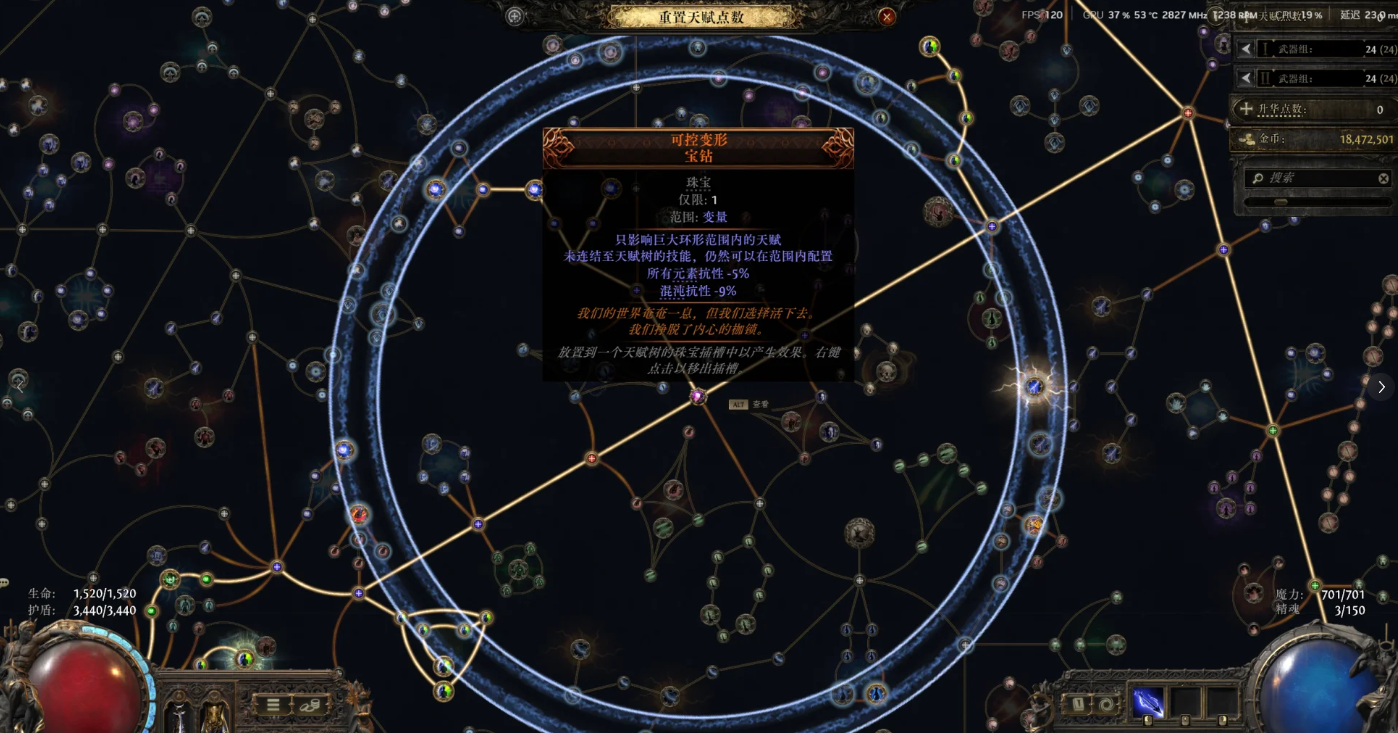Toggle weapon set II with its left chevron
Viewport: 1398px width, 733px height.
pyautogui.click(x=1245, y=76)
